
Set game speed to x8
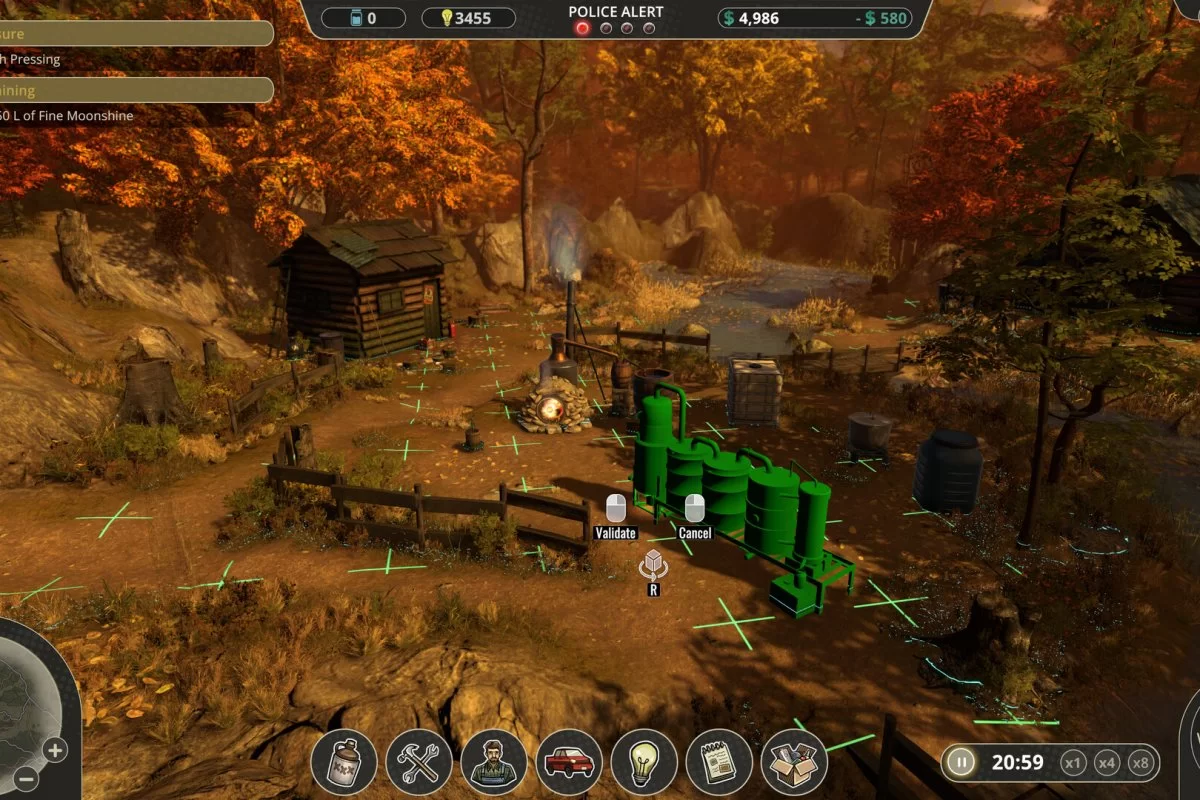pos(1140,763)
